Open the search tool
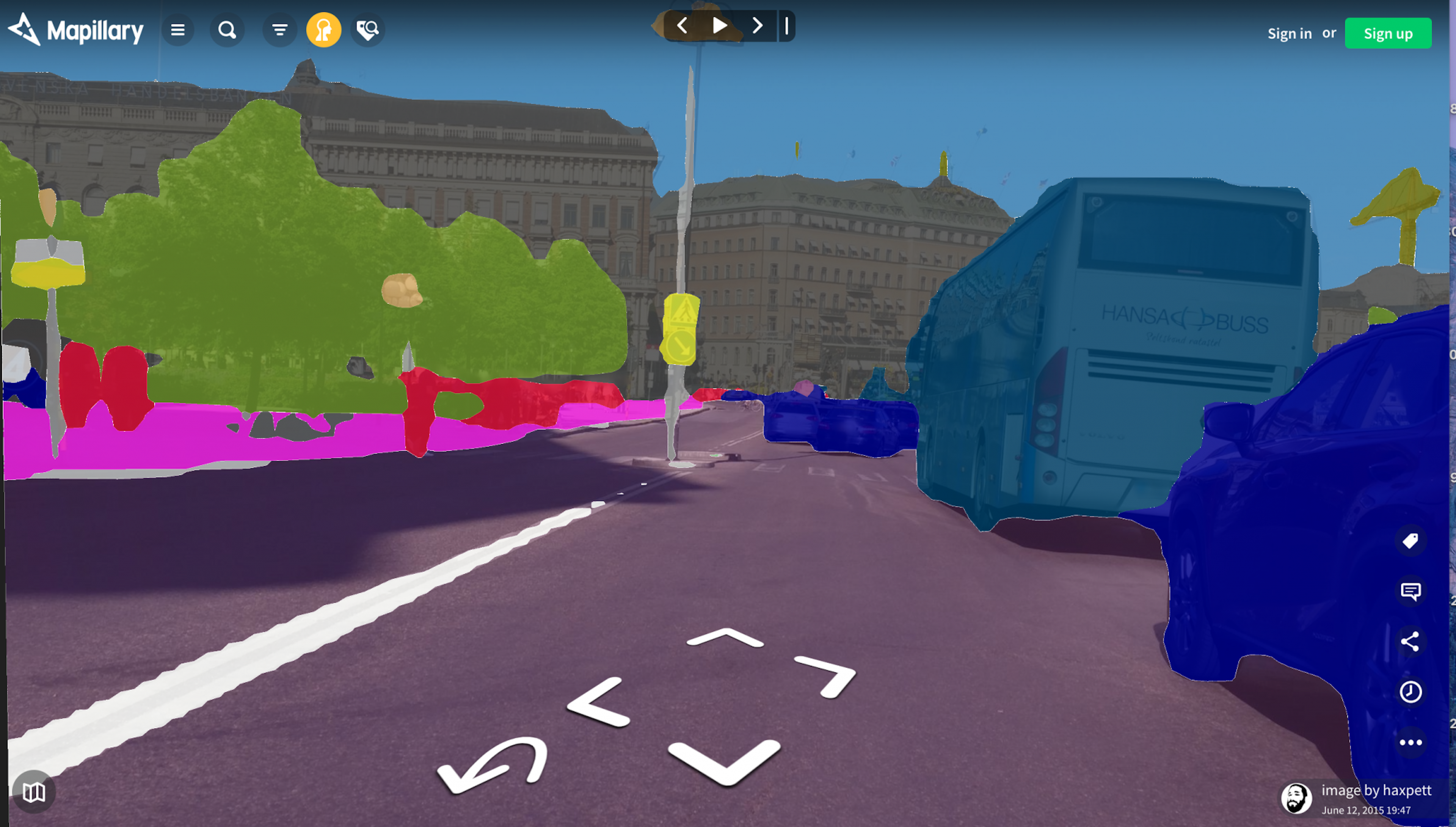This screenshot has width=1456, height=827. tap(227, 30)
